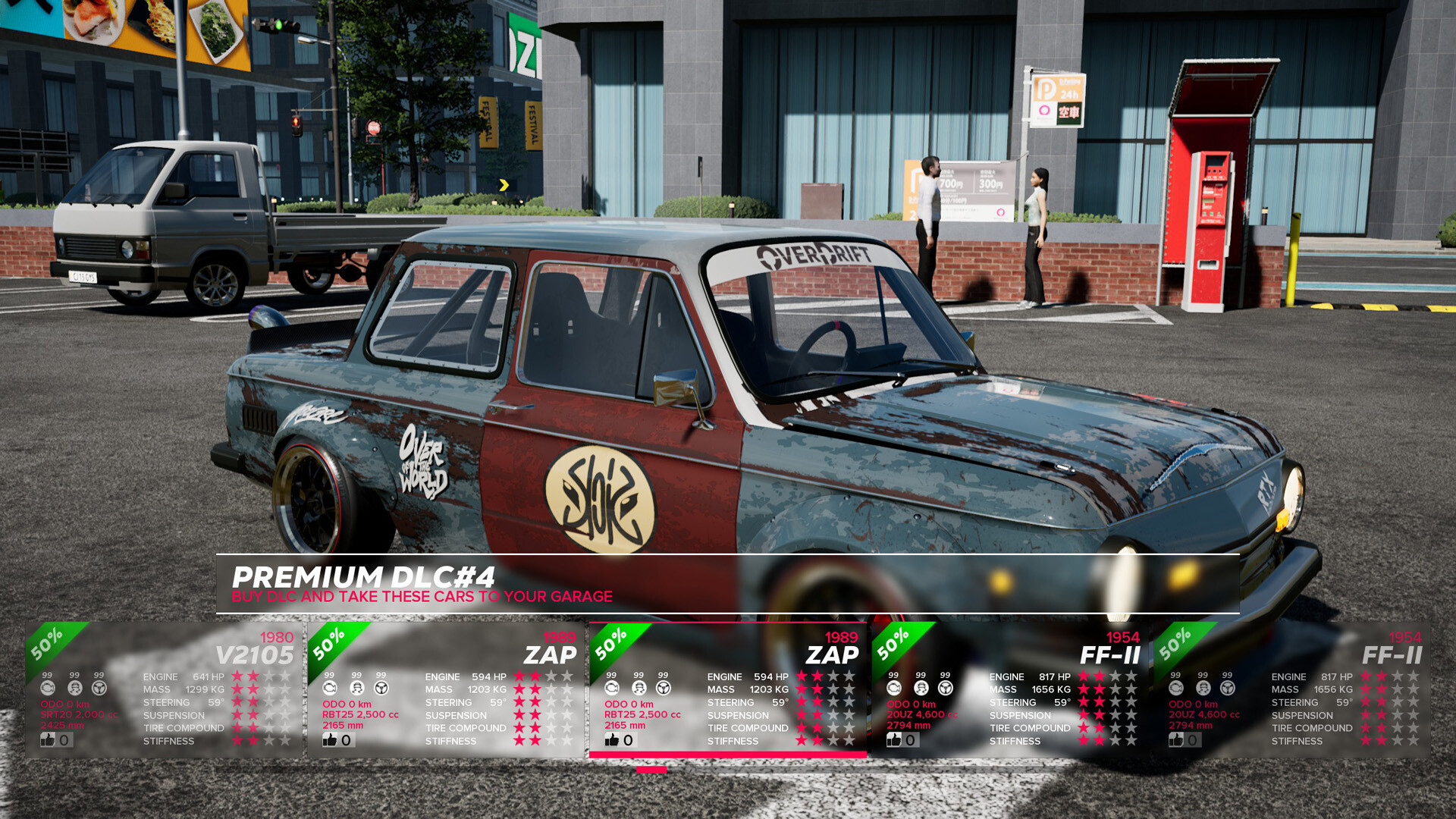Select the driver helmet icon on the V2105 card
Viewport: 1456px width, 819px height.
click(74, 688)
